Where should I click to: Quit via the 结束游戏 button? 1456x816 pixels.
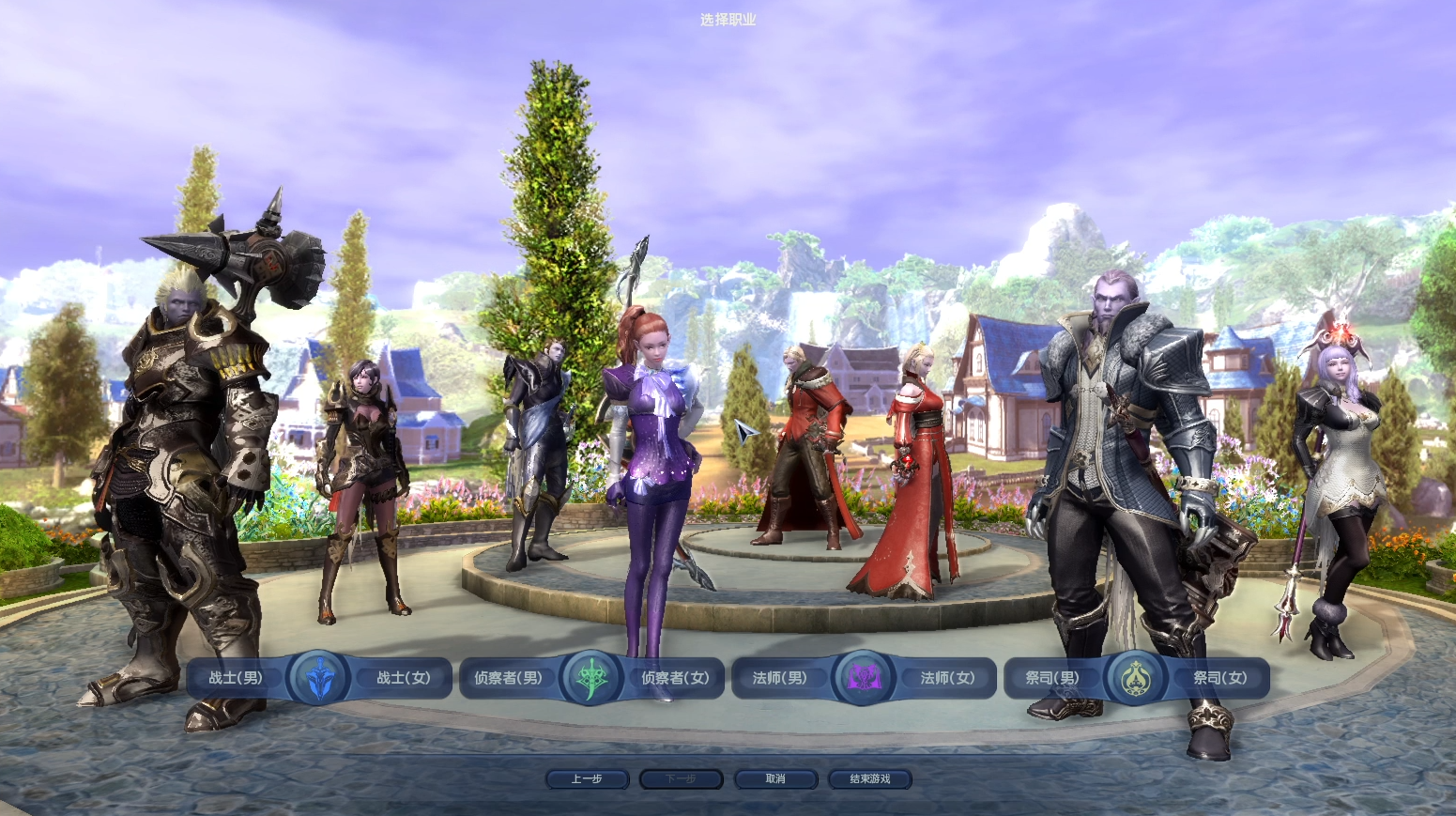point(870,779)
